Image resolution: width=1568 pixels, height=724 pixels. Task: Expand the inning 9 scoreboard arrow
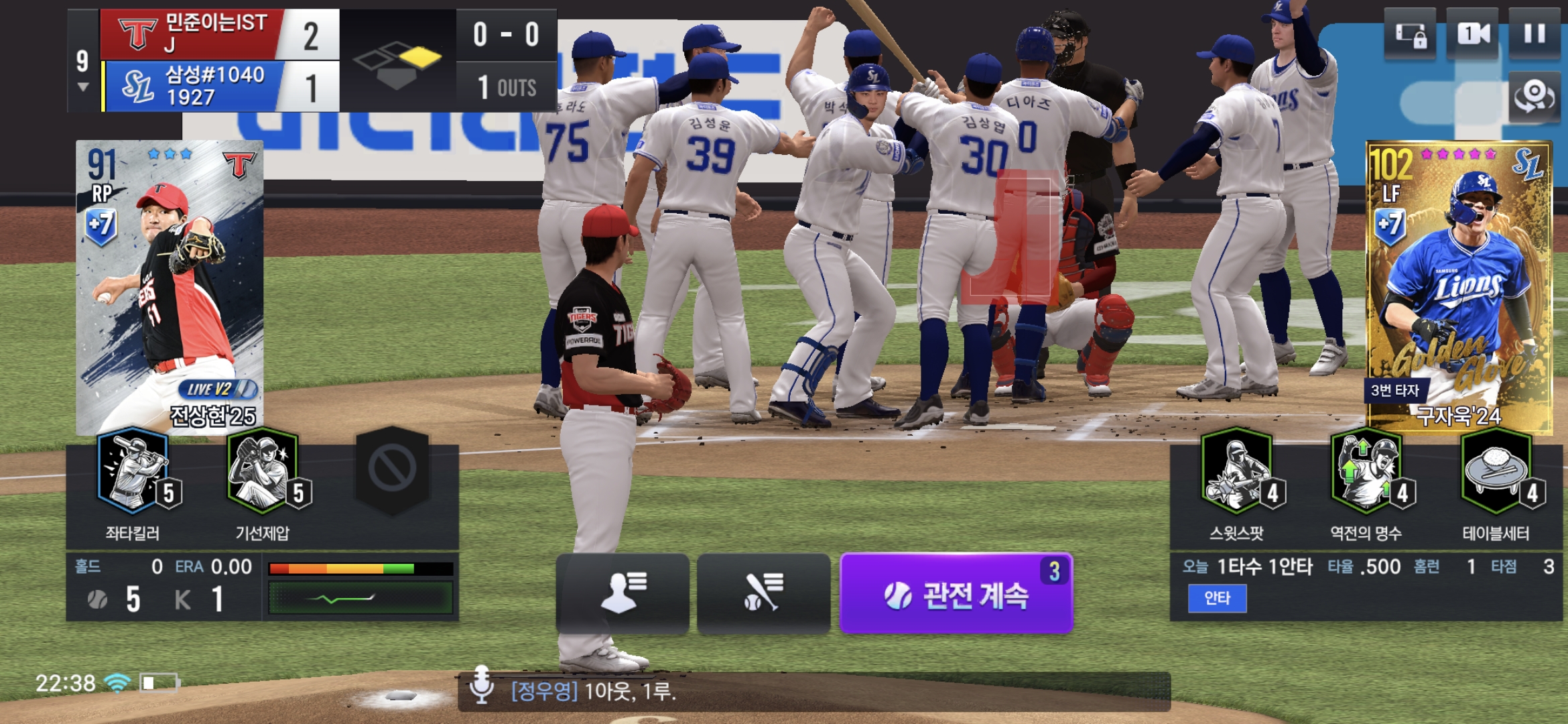coord(83,87)
